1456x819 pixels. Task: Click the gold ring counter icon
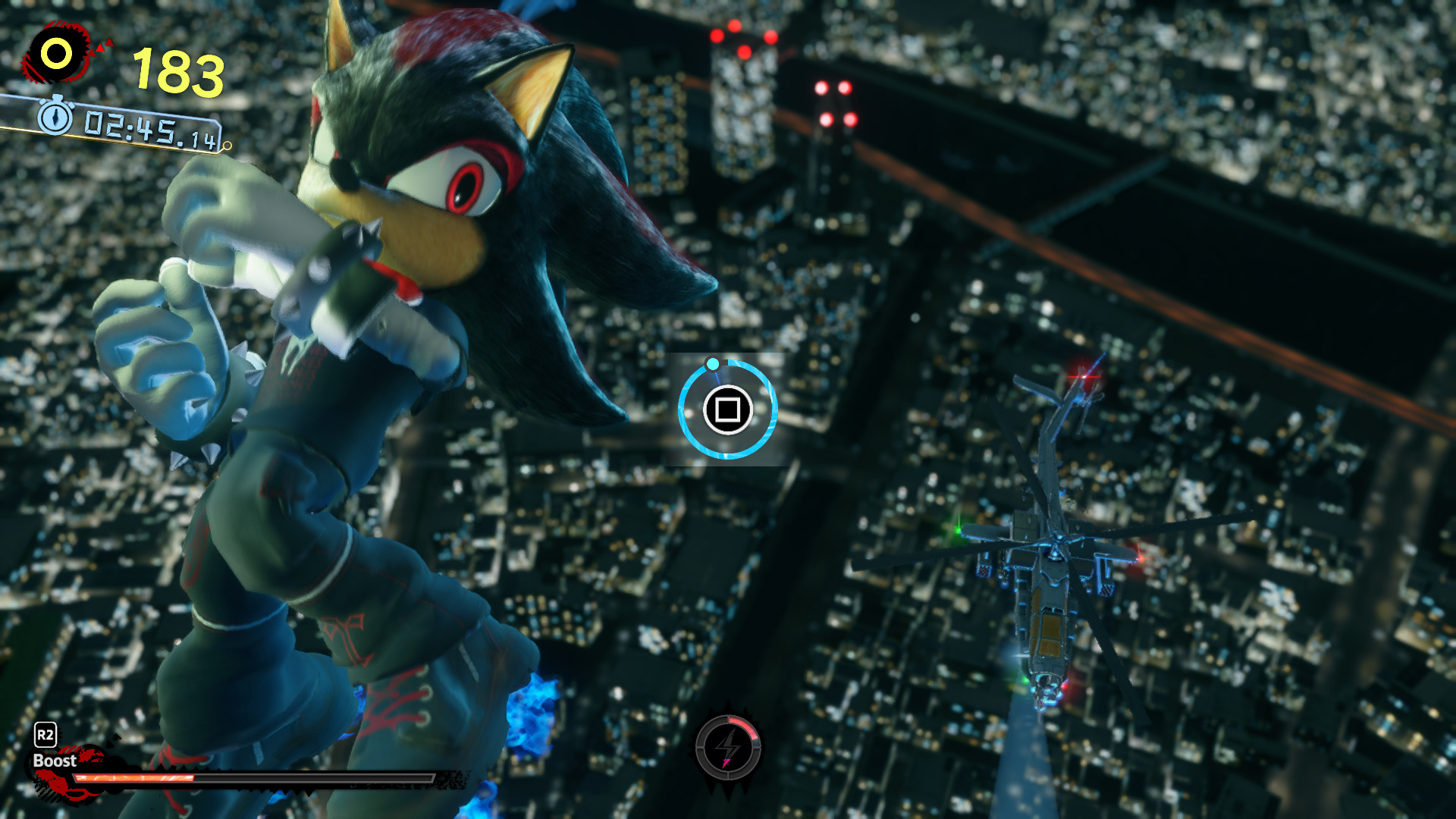[57, 54]
